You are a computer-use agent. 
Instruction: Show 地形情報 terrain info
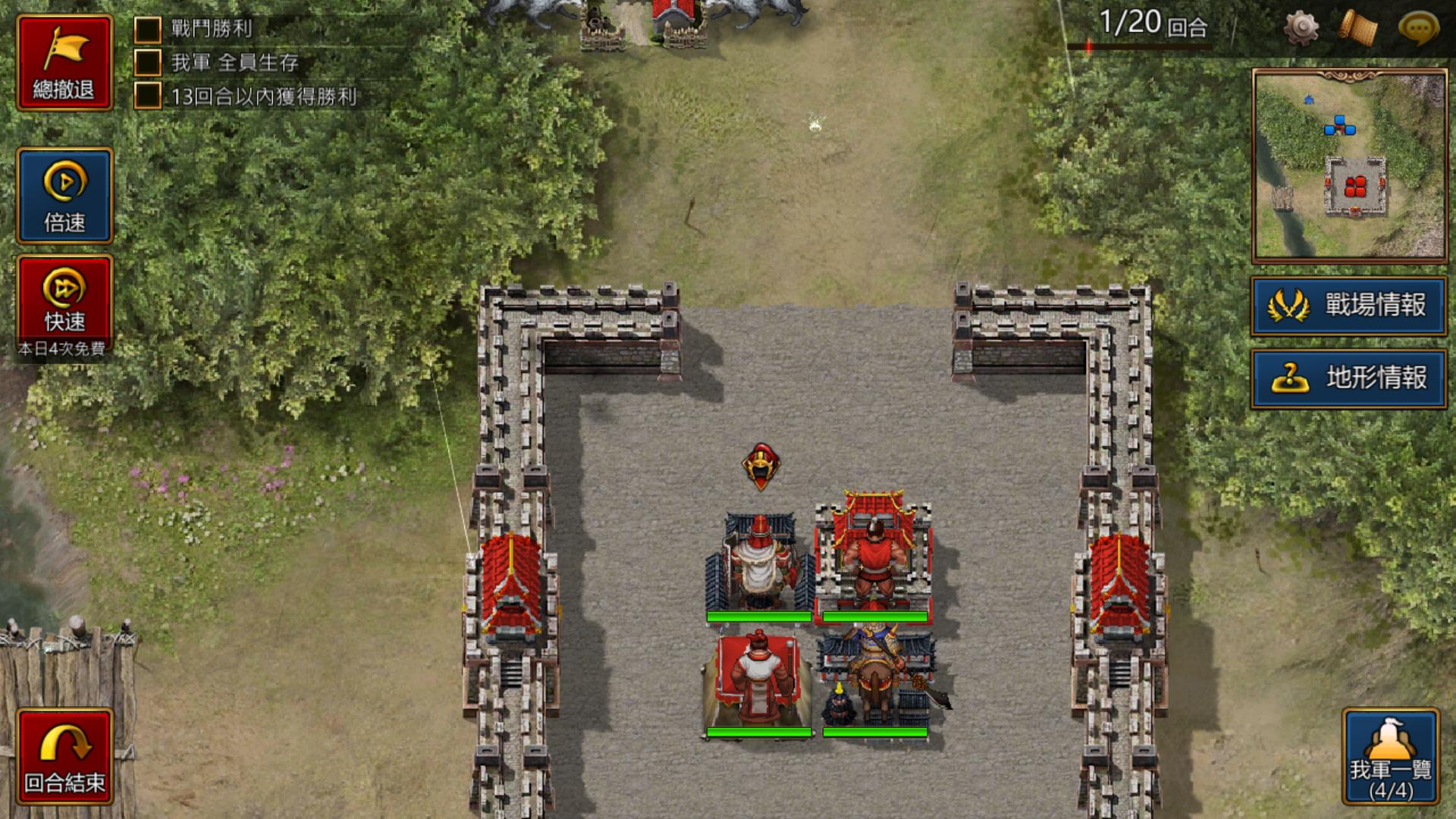[x=1348, y=378]
